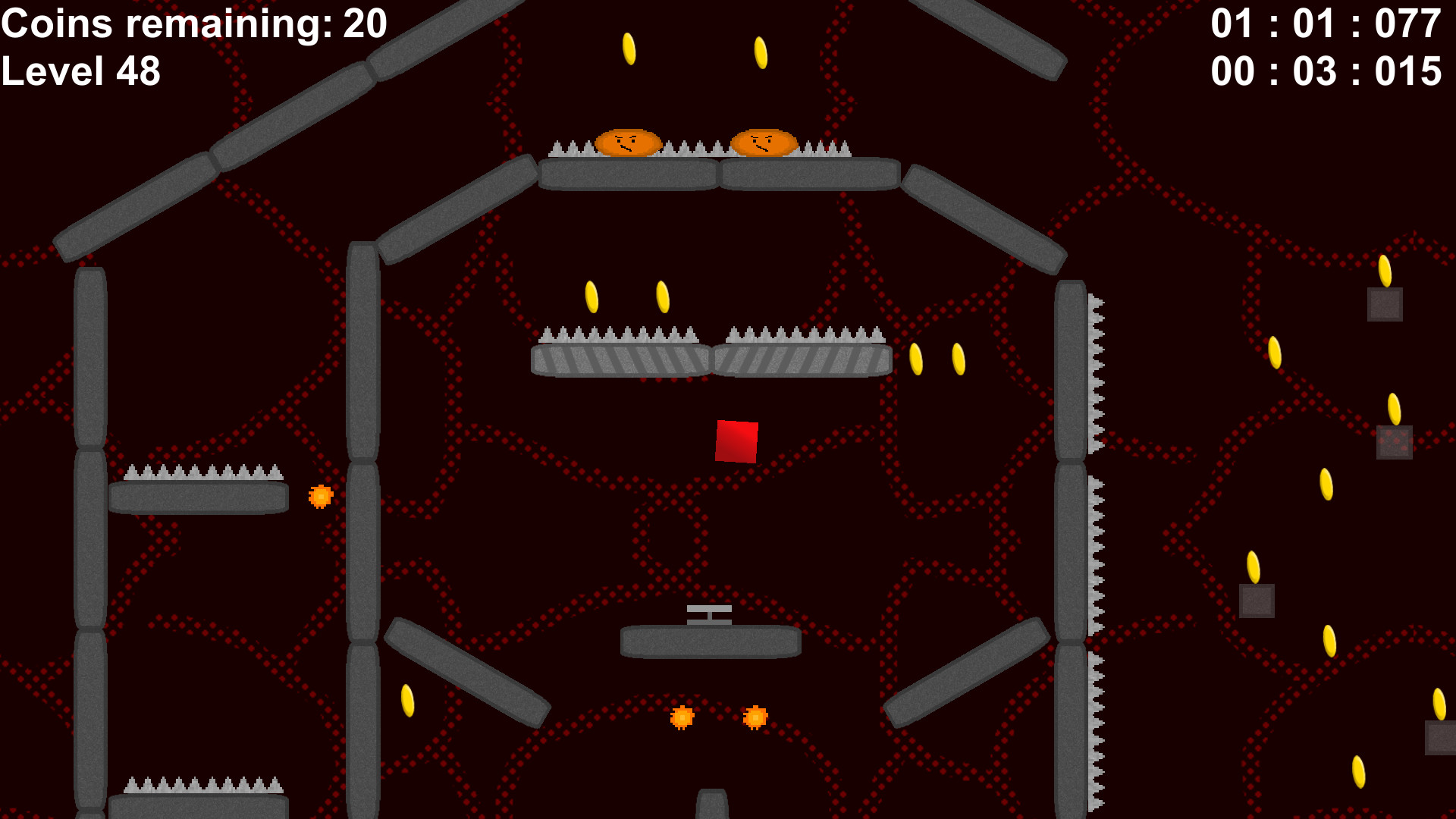Click the gray H-shaped marker on the platform
This screenshot has height=819, width=1456.
pyautogui.click(x=708, y=616)
